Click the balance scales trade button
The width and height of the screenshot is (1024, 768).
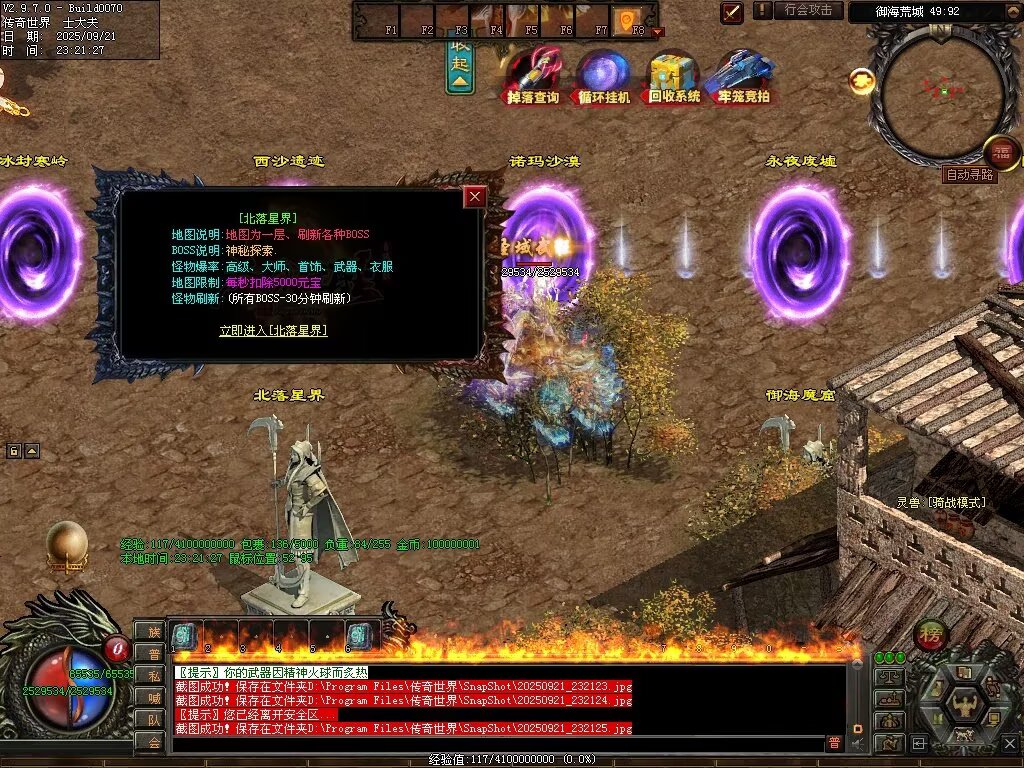[889, 676]
